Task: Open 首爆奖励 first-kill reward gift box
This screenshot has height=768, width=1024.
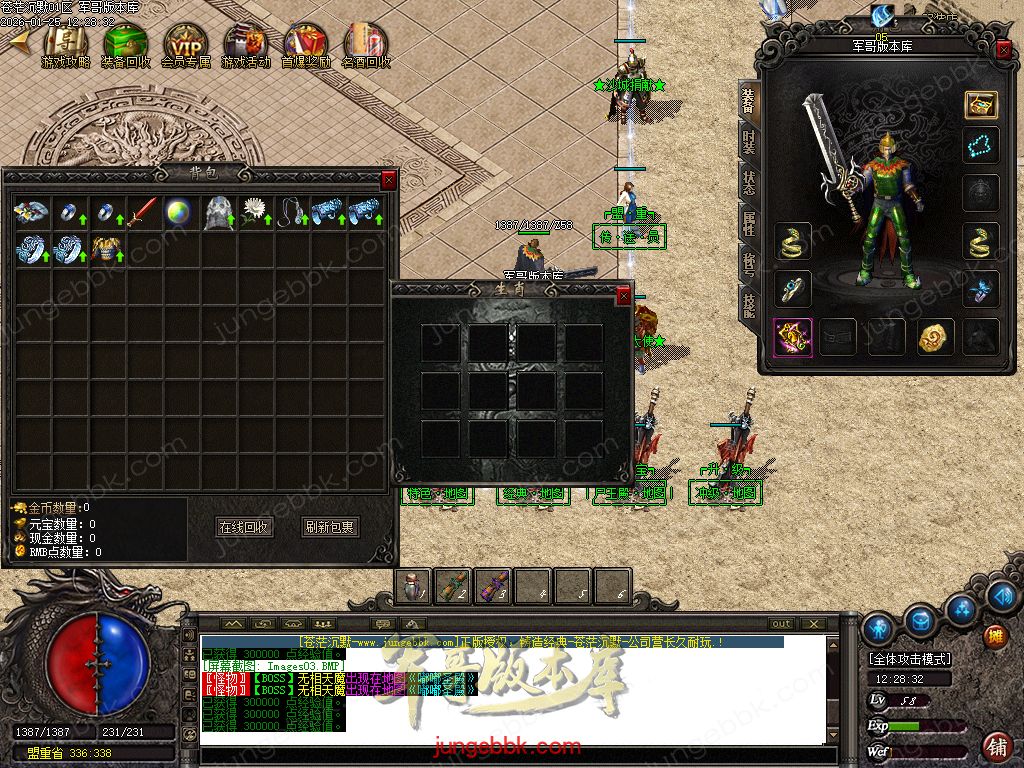Action: [306, 45]
